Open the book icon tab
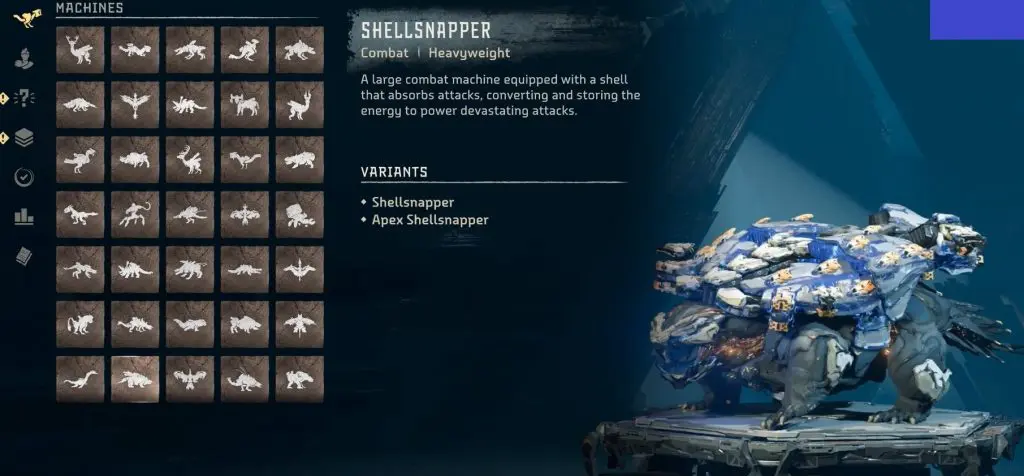Screen dimensions: 1024x476 pyautogui.click(x=24, y=257)
